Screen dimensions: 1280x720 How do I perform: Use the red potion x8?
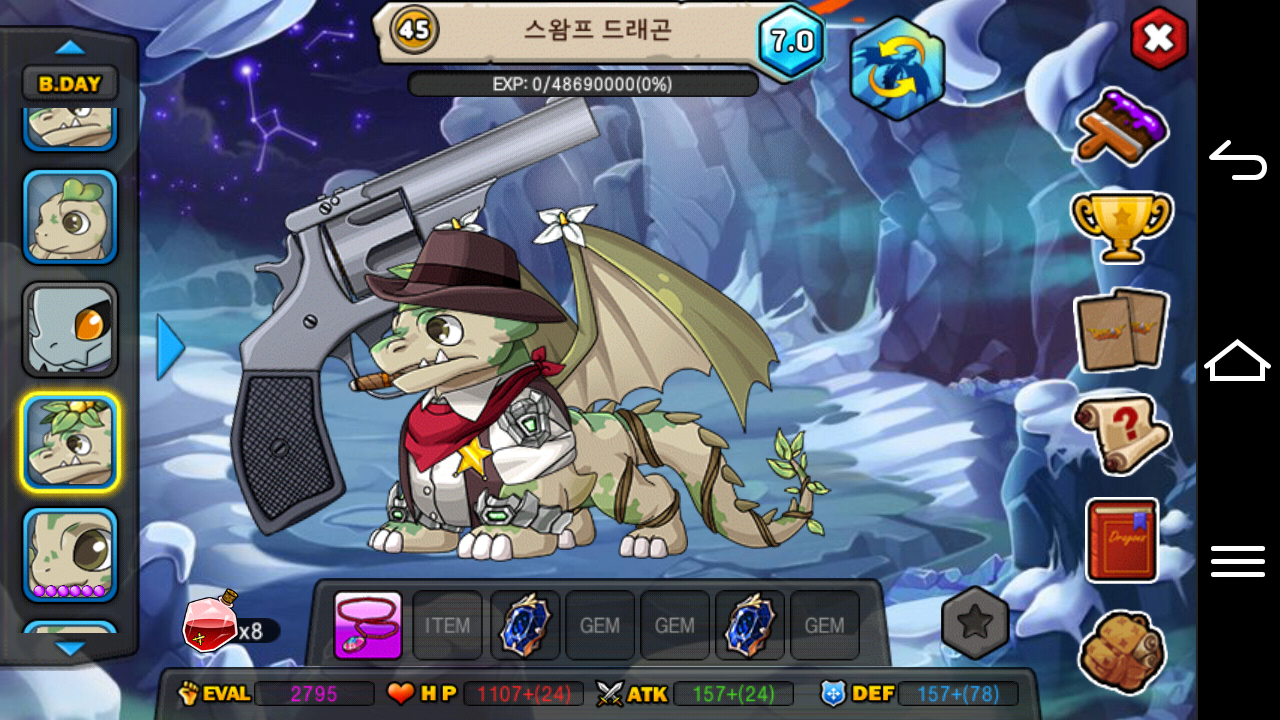210,622
